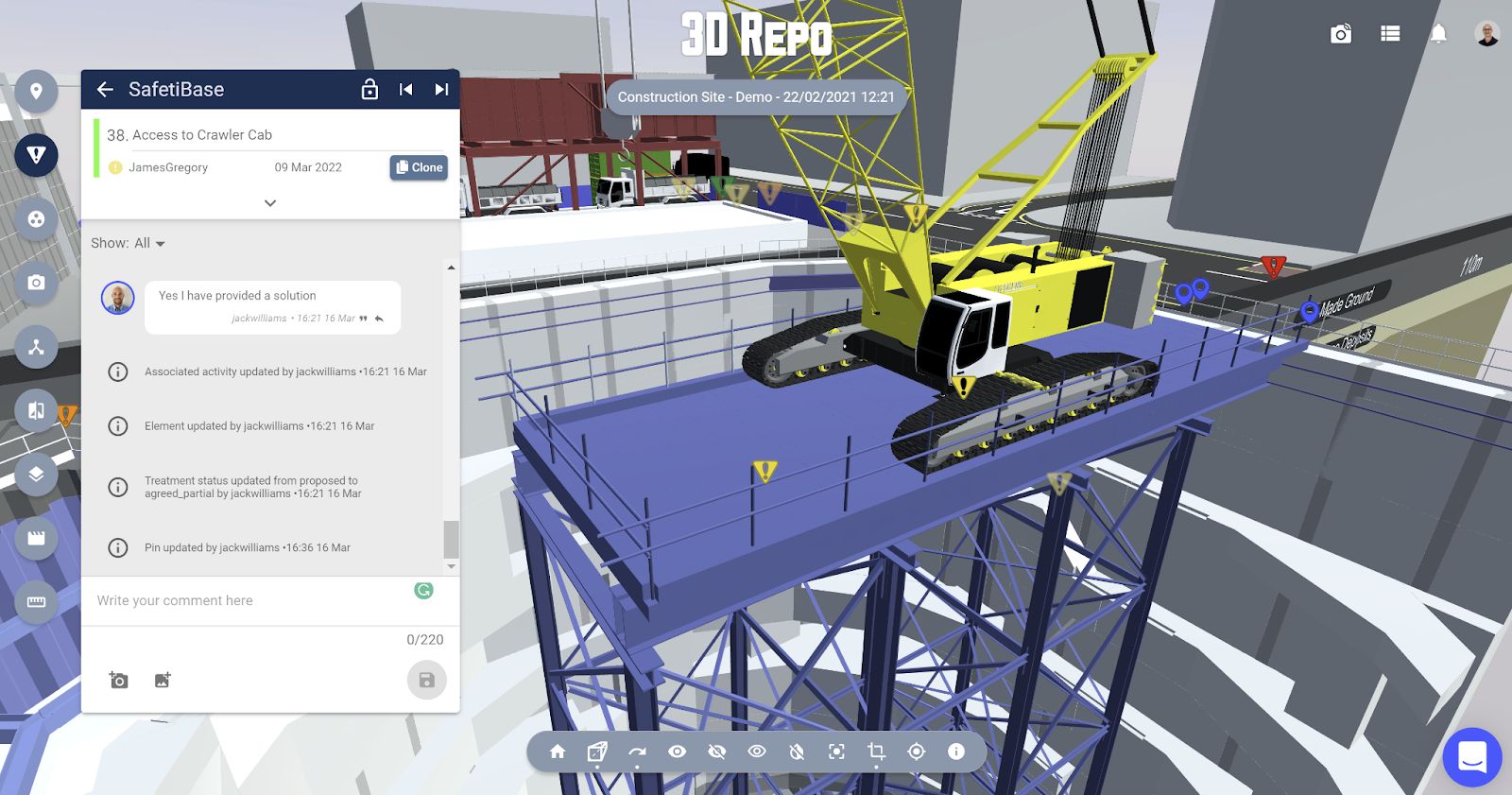Open the section clipping tool
This screenshot has width=1512, height=795.
[875, 752]
